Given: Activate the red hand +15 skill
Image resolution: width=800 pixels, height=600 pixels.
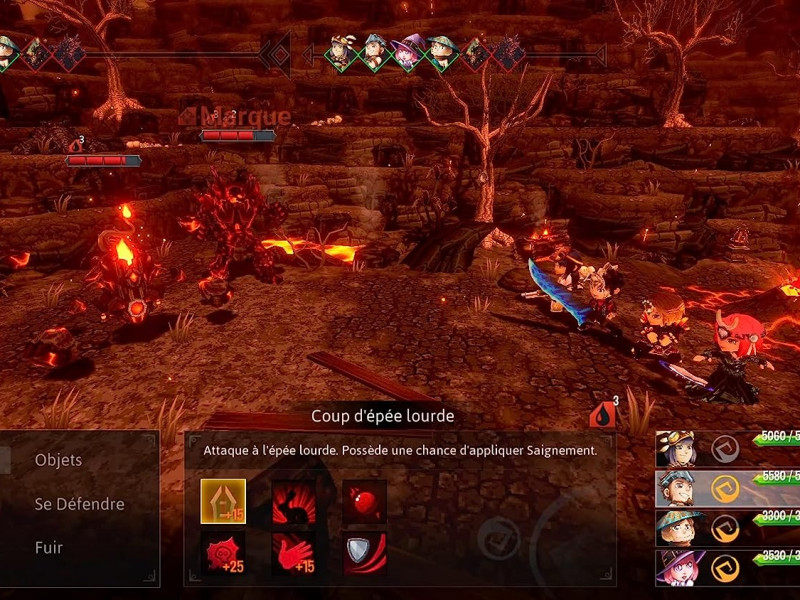Looking at the screenshot, I should tap(294, 553).
